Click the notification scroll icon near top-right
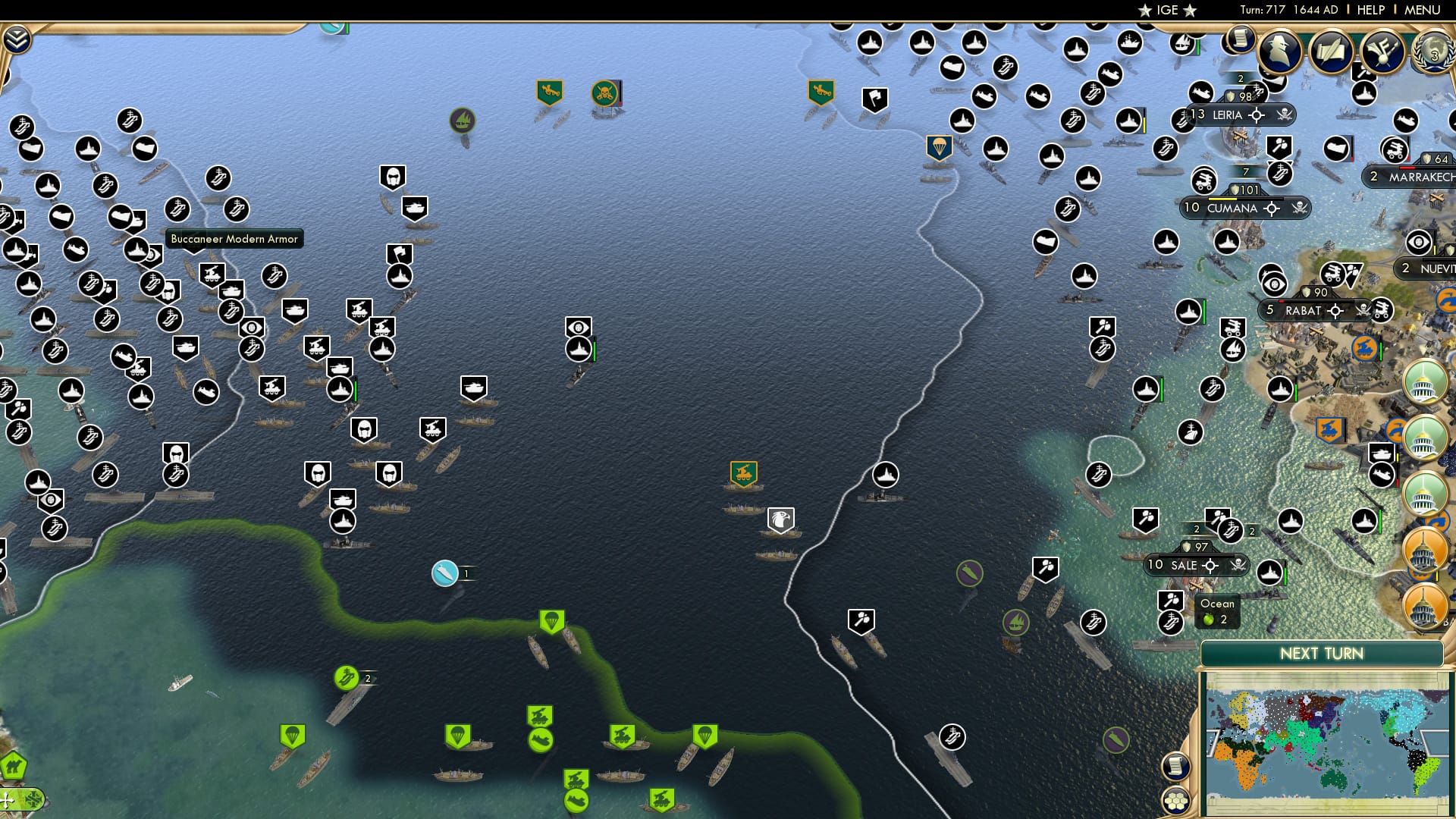 click(1239, 39)
